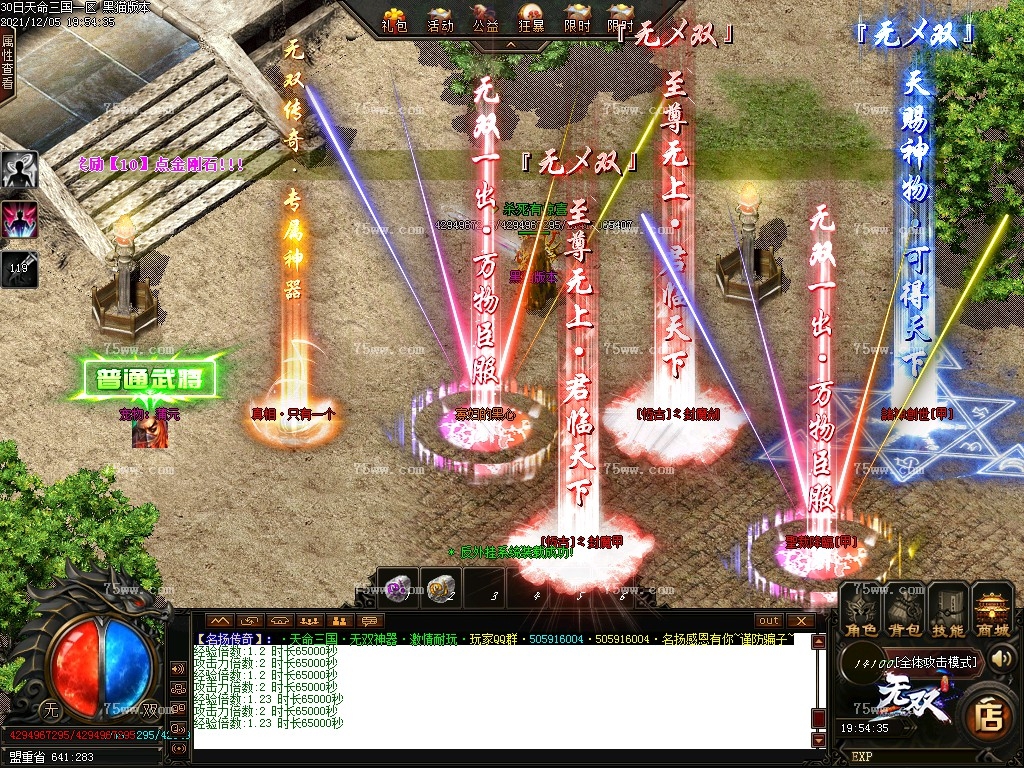This screenshot has width=1024, height=768.
Task: Use the gold item in hotbar slot 2
Action: click(440, 589)
